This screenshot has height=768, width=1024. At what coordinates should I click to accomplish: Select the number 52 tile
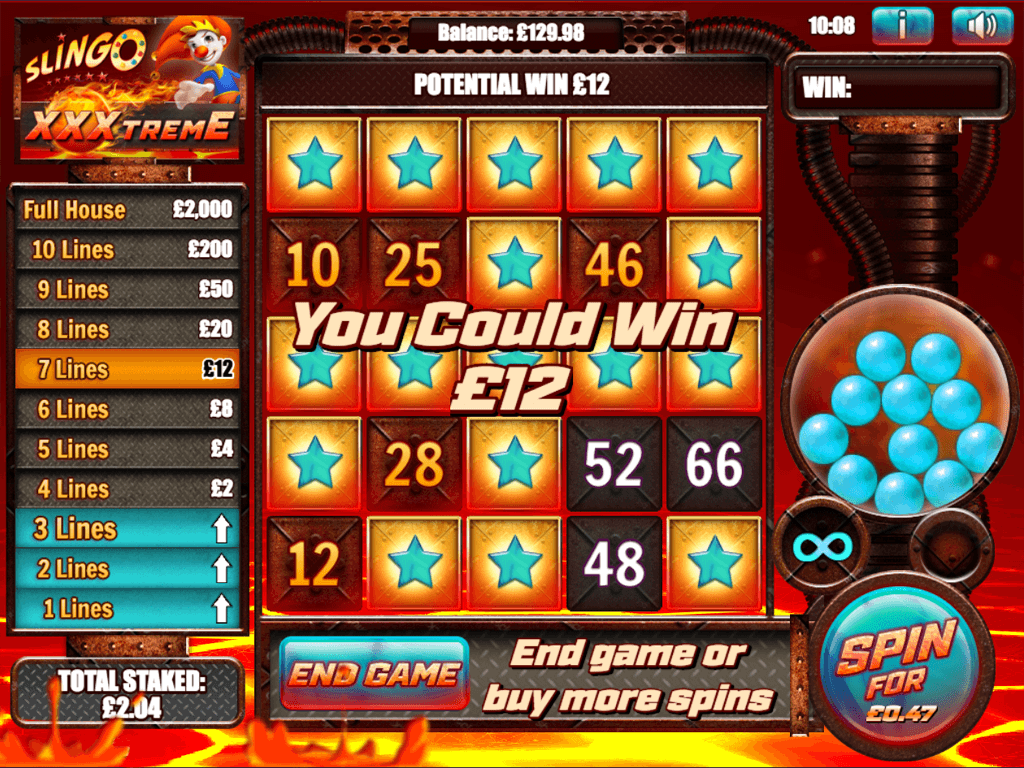click(x=614, y=464)
